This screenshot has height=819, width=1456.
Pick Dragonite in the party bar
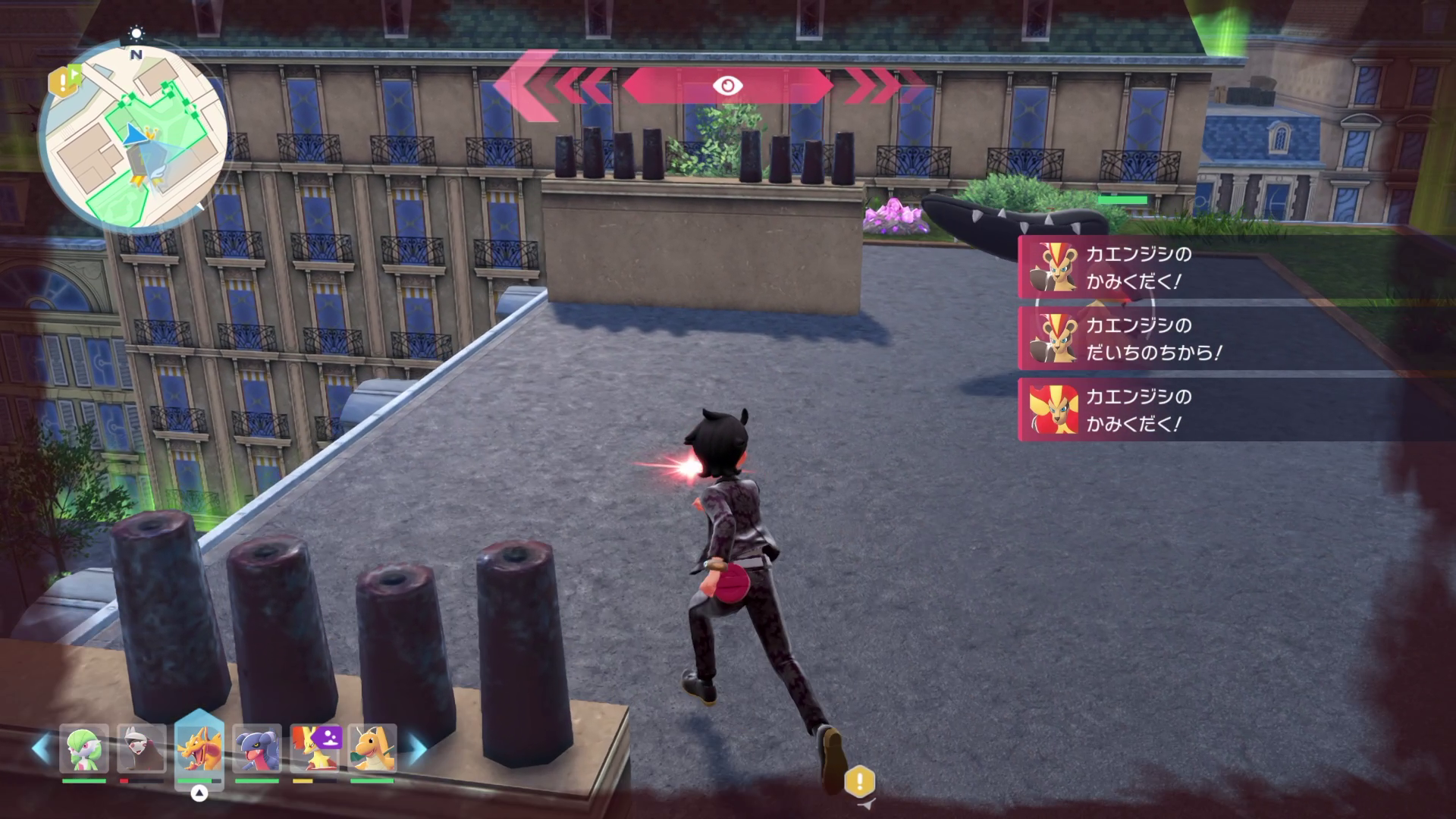372,748
